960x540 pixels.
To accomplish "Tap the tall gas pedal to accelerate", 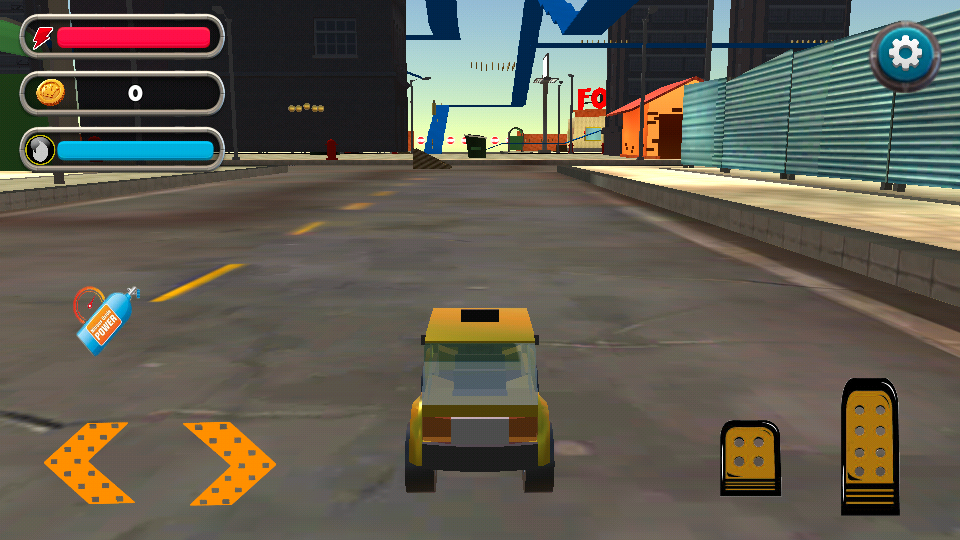I will [869, 446].
